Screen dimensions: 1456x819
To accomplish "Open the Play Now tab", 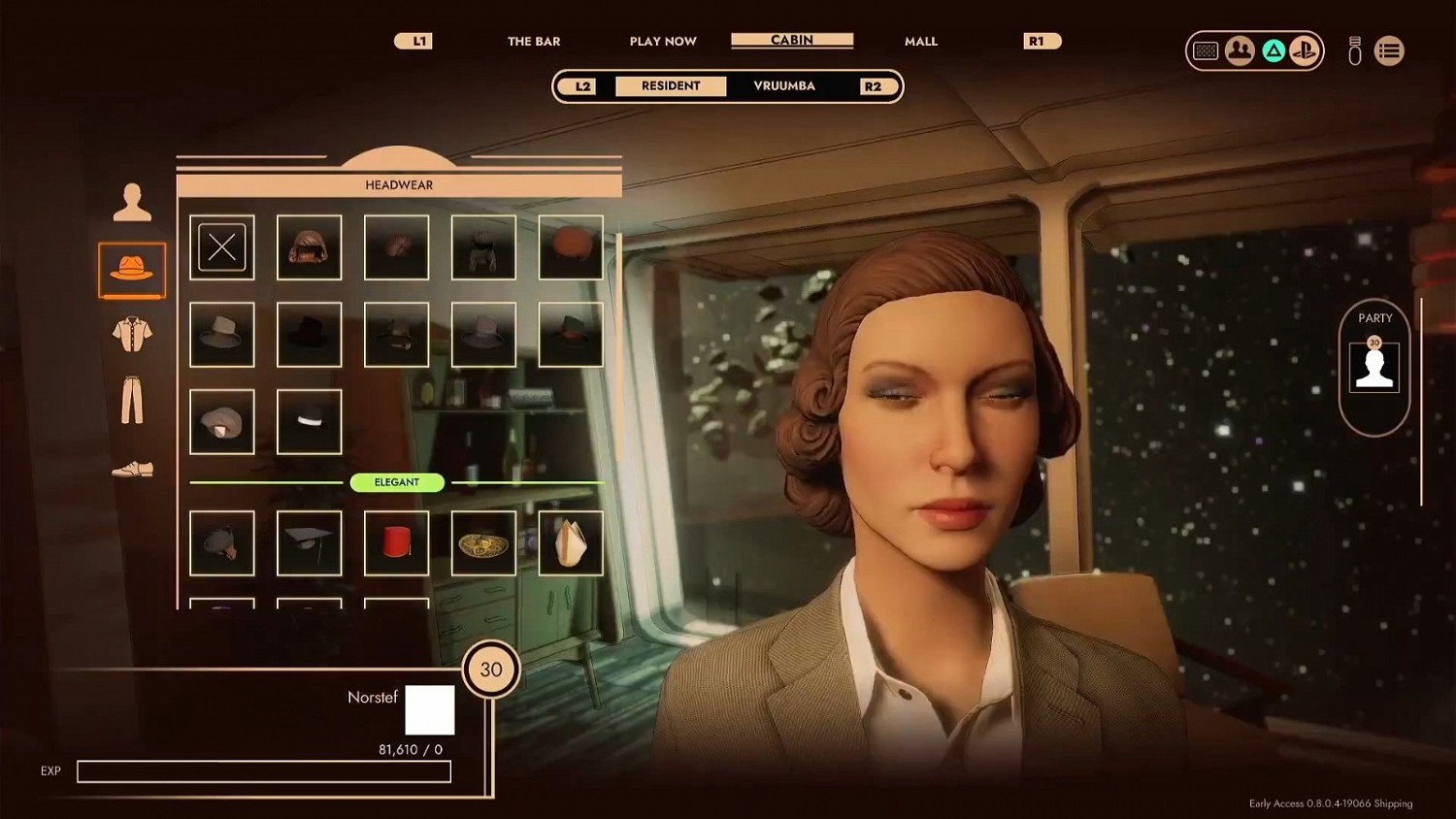I will click(x=662, y=41).
